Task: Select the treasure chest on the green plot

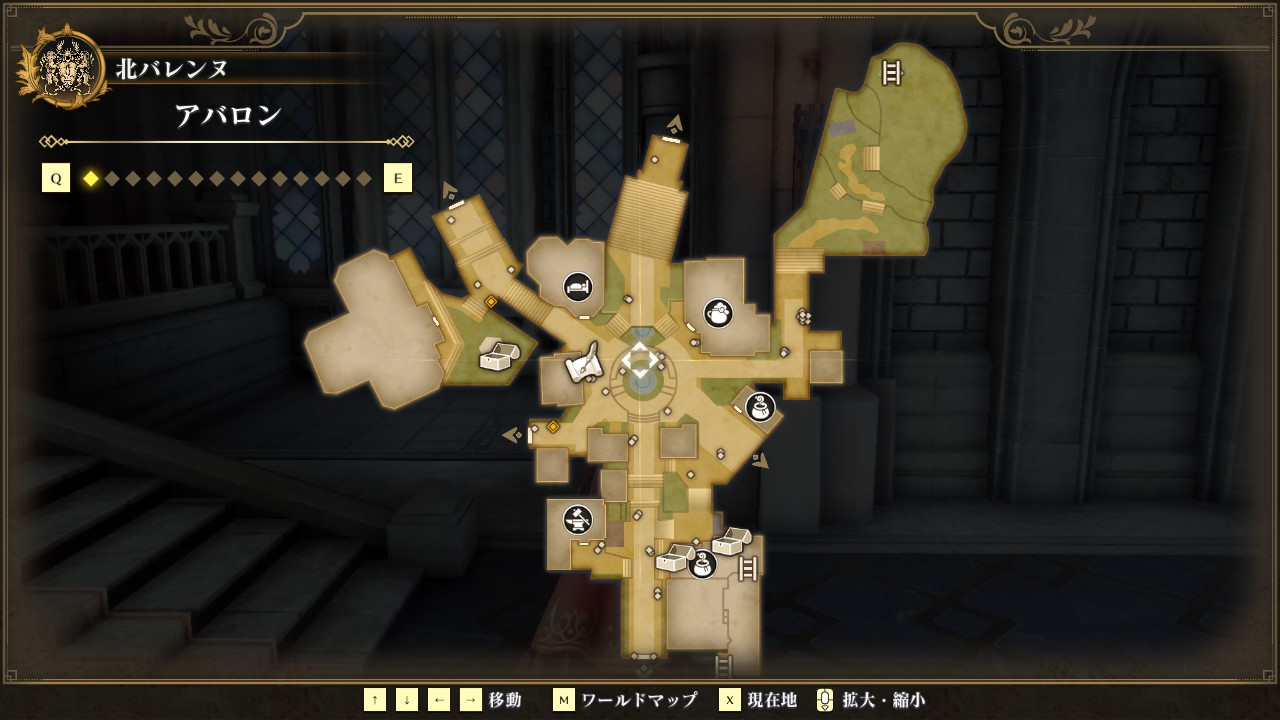Action: tap(498, 355)
